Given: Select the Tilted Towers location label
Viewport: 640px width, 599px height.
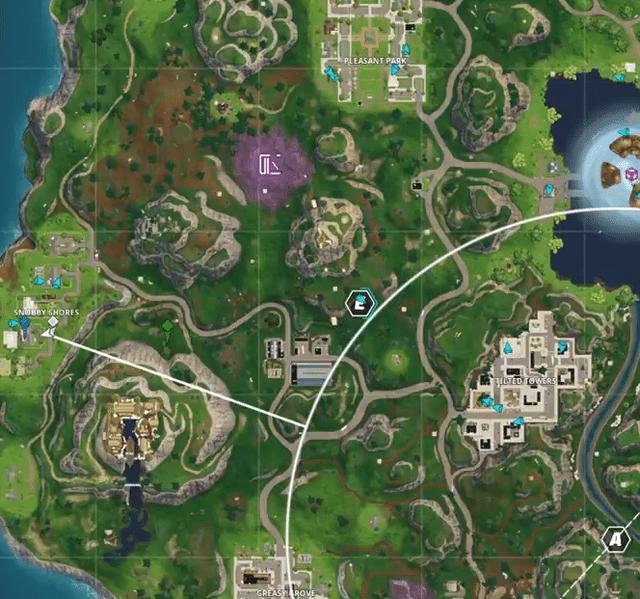Looking at the screenshot, I should (524, 381).
